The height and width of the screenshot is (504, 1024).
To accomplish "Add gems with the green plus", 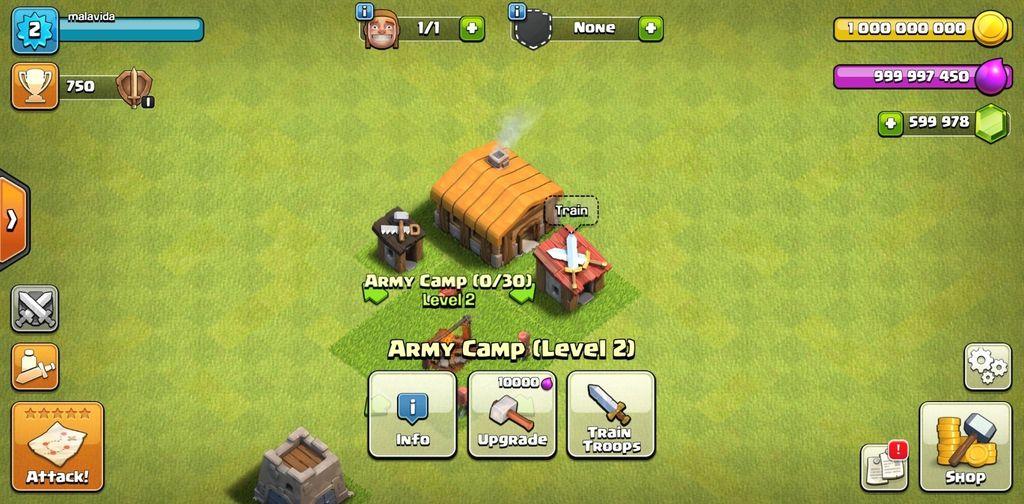I will (x=889, y=123).
